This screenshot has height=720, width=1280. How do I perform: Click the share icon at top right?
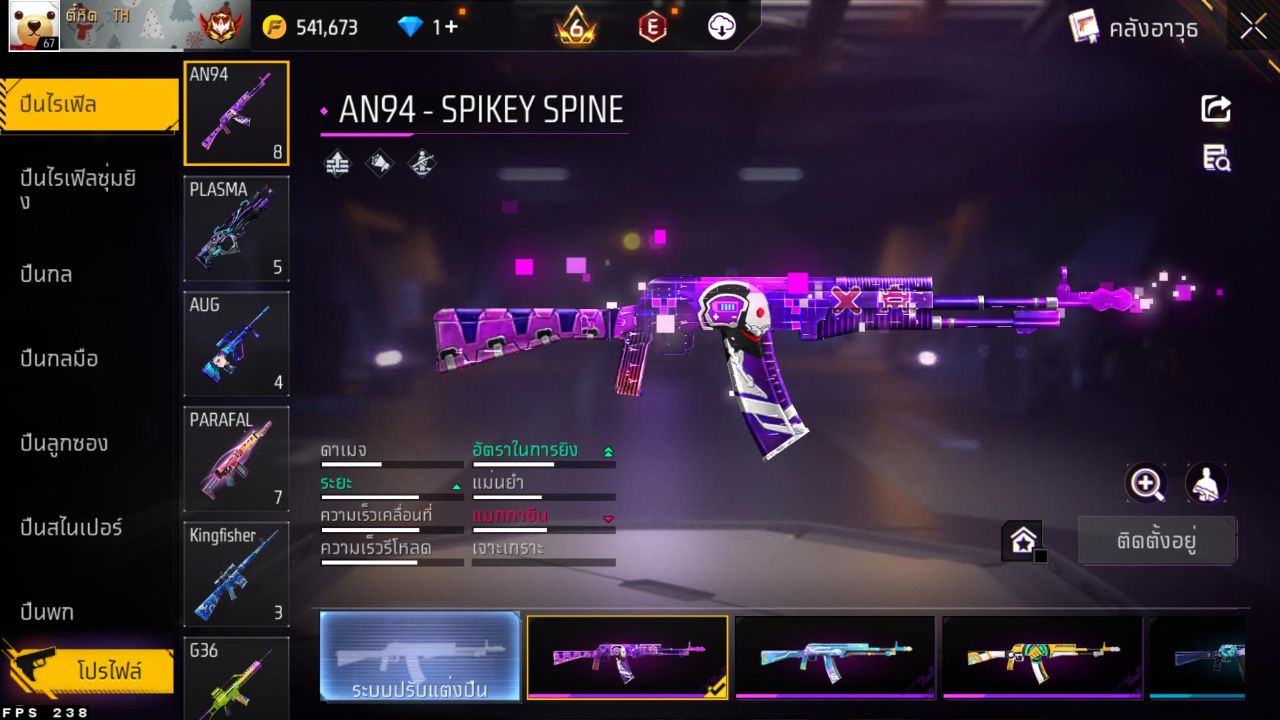click(x=1215, y=108)
